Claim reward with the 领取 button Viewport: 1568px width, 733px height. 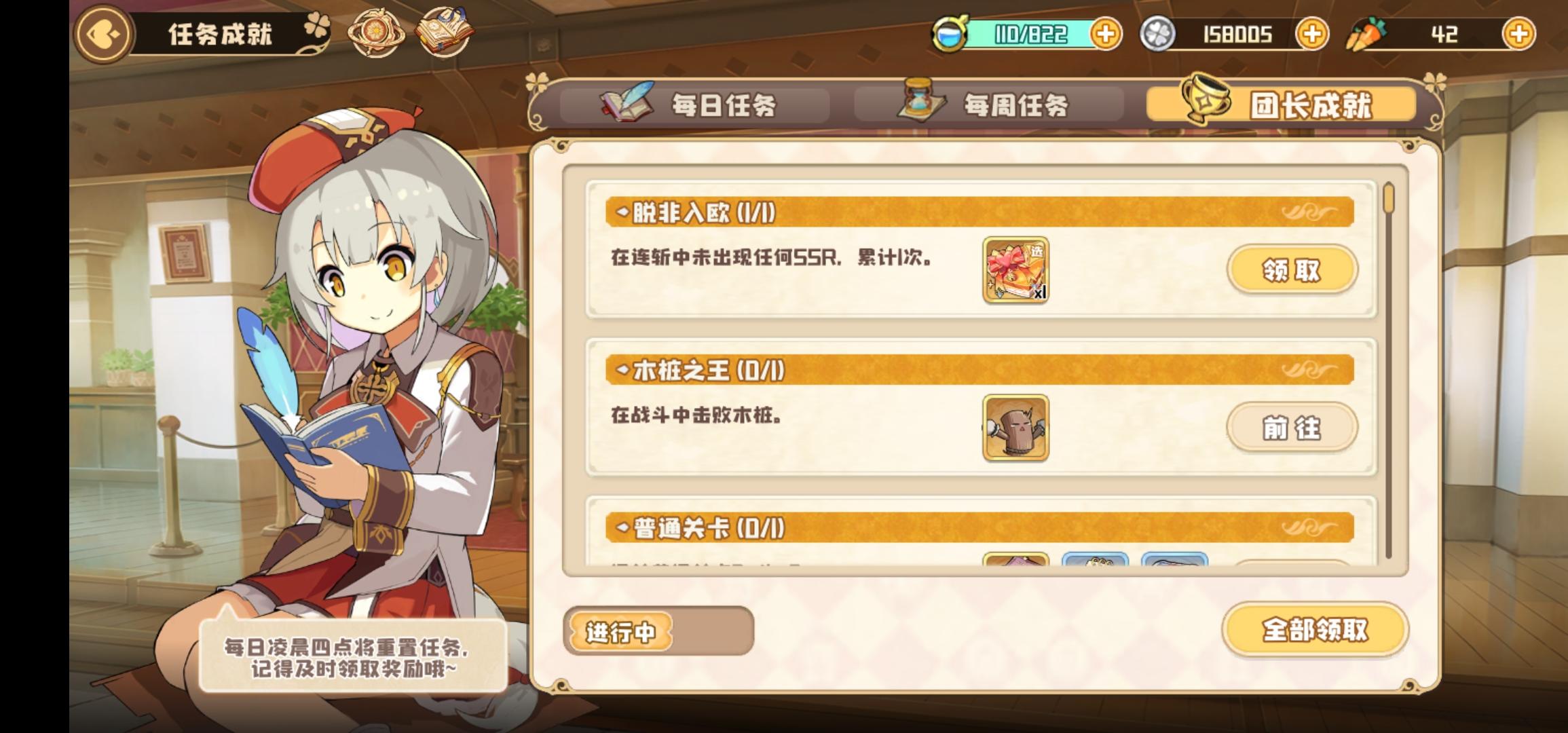click(x=1292, y=269)
